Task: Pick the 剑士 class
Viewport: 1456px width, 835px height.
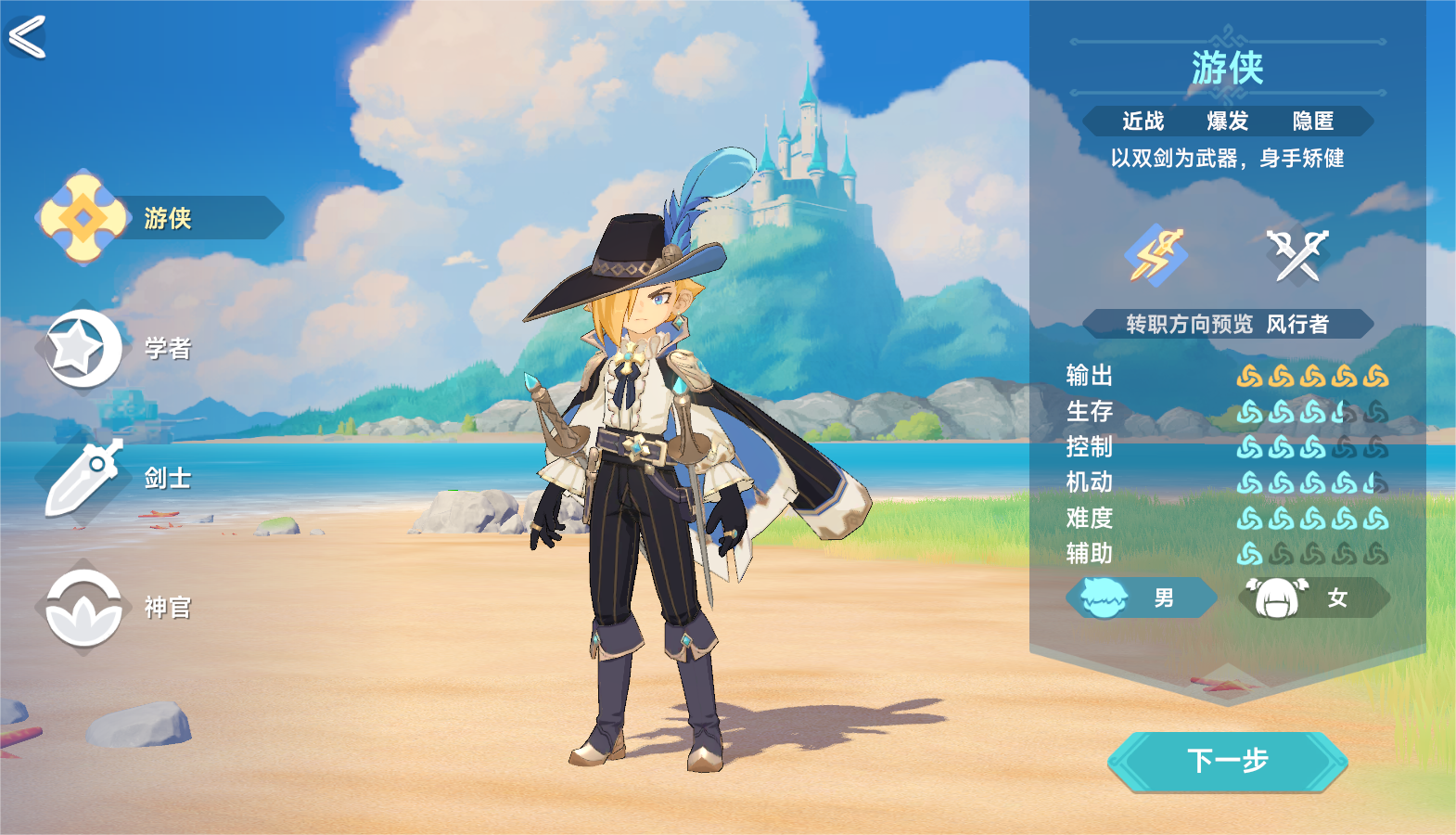Action: pyautogui.click(x=116, y=478)
